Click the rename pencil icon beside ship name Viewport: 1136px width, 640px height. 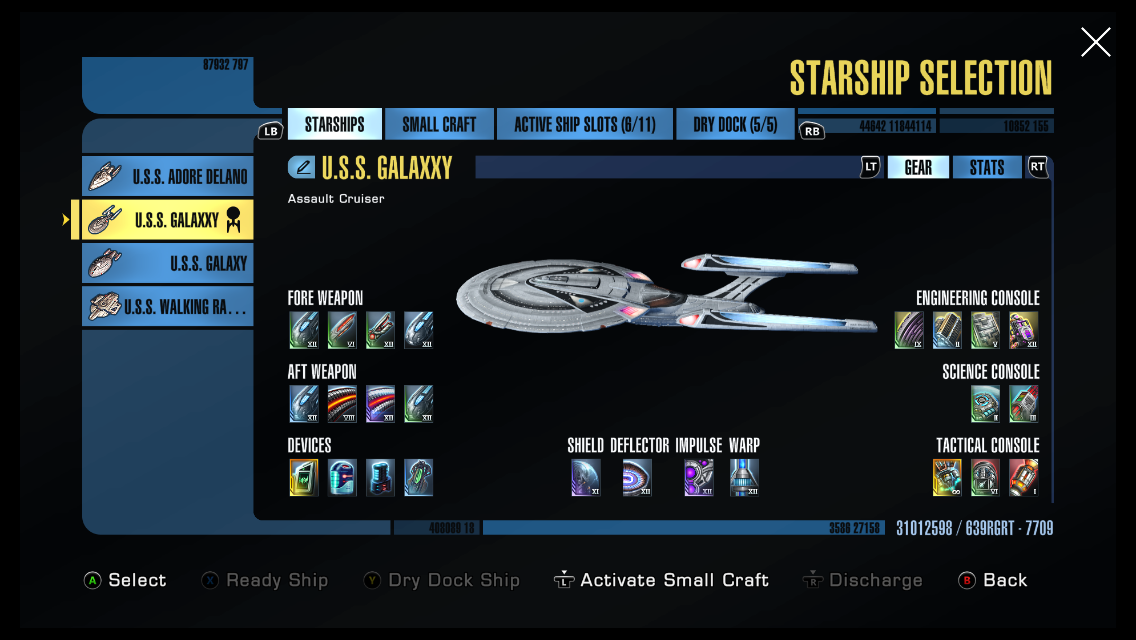[x=302, y=167]
